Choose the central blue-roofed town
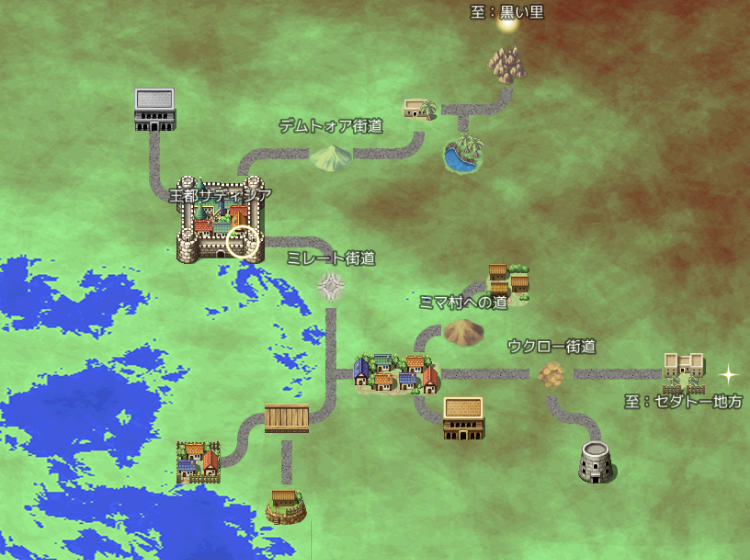The height and width of the screenshot is (560, 750). click(396, 372)
